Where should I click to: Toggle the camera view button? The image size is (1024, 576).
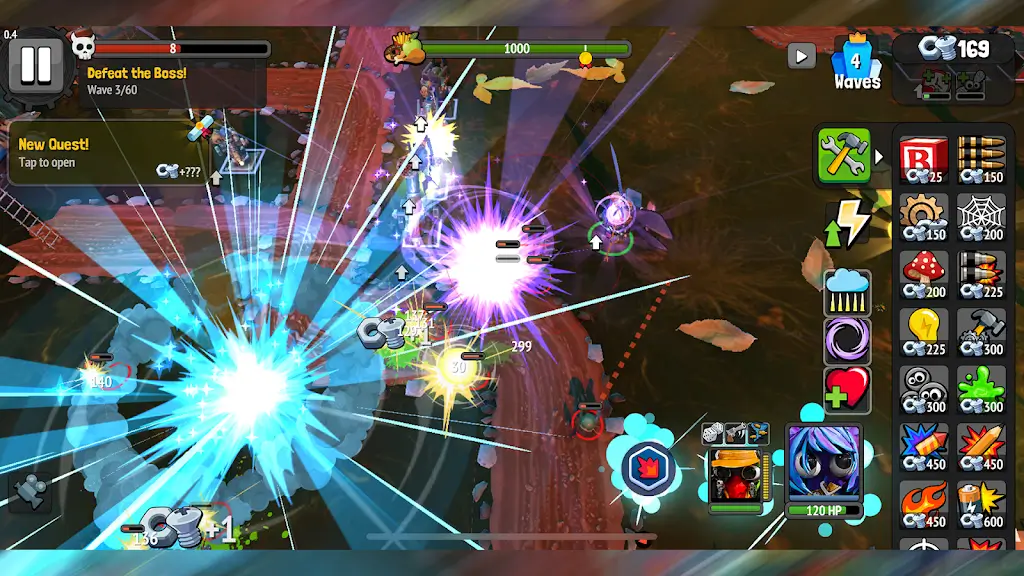31,492
